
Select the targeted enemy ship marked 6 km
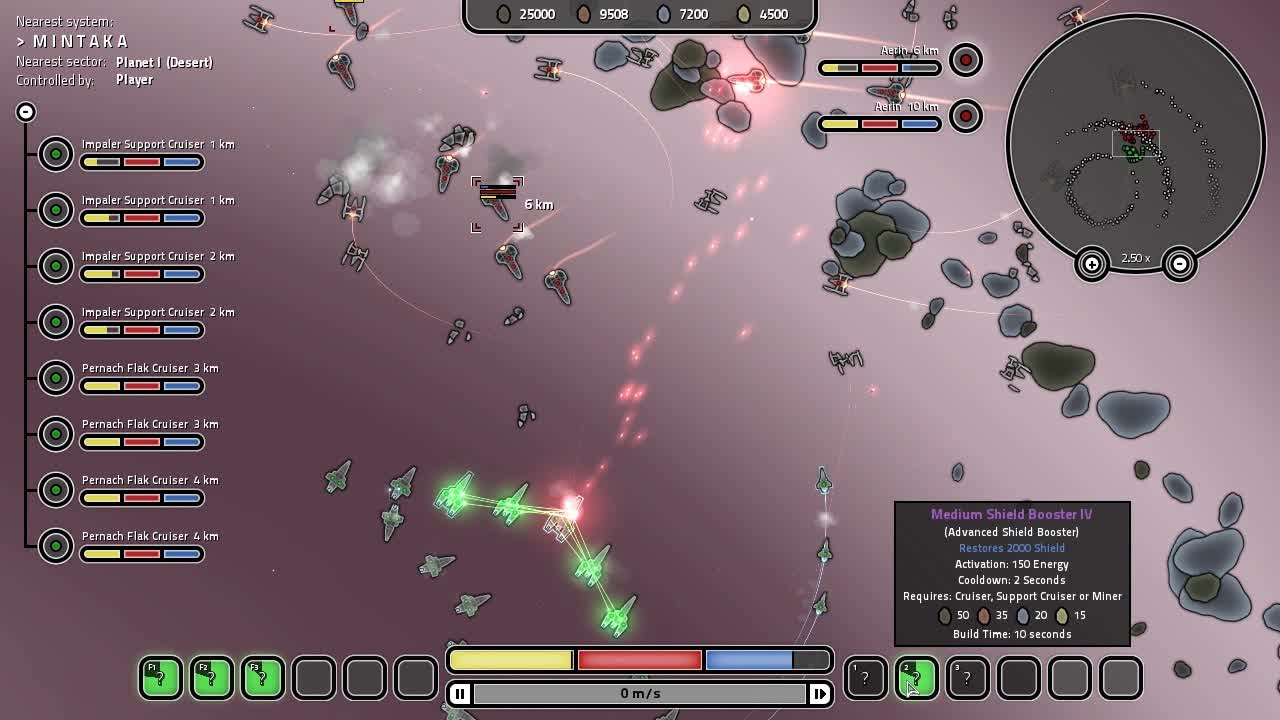tap(497, 204)
